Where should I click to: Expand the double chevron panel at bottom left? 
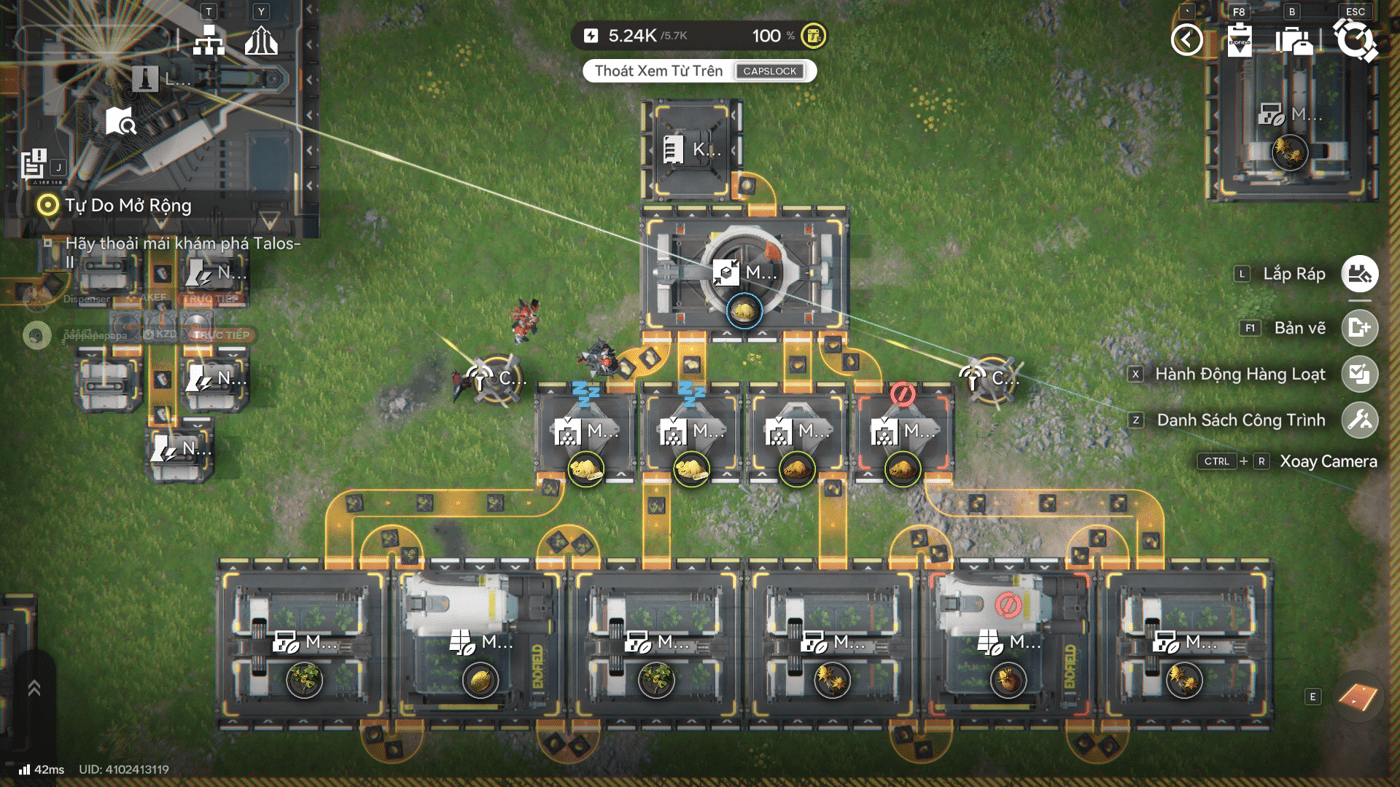tap(34, 688)
